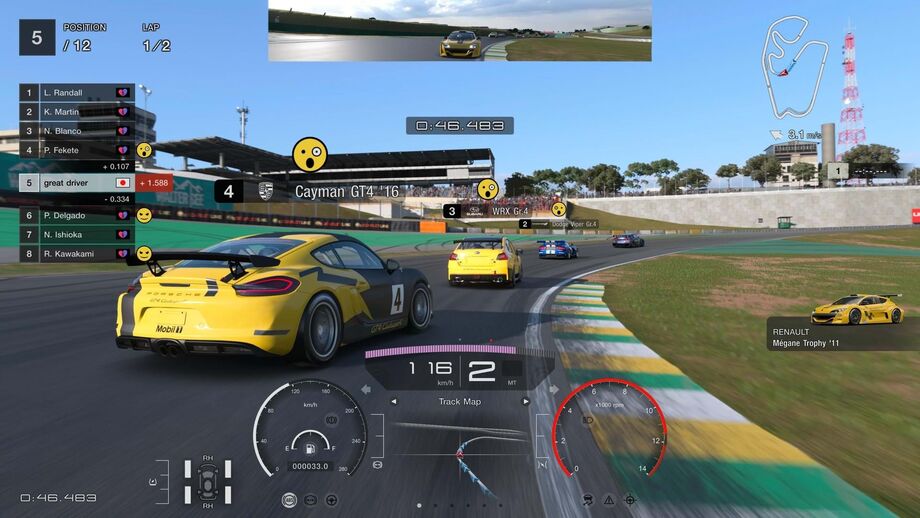Select the highlighted 'great driver' row
Viewport: 920px width, 518px height.
(x=76, y=183)
